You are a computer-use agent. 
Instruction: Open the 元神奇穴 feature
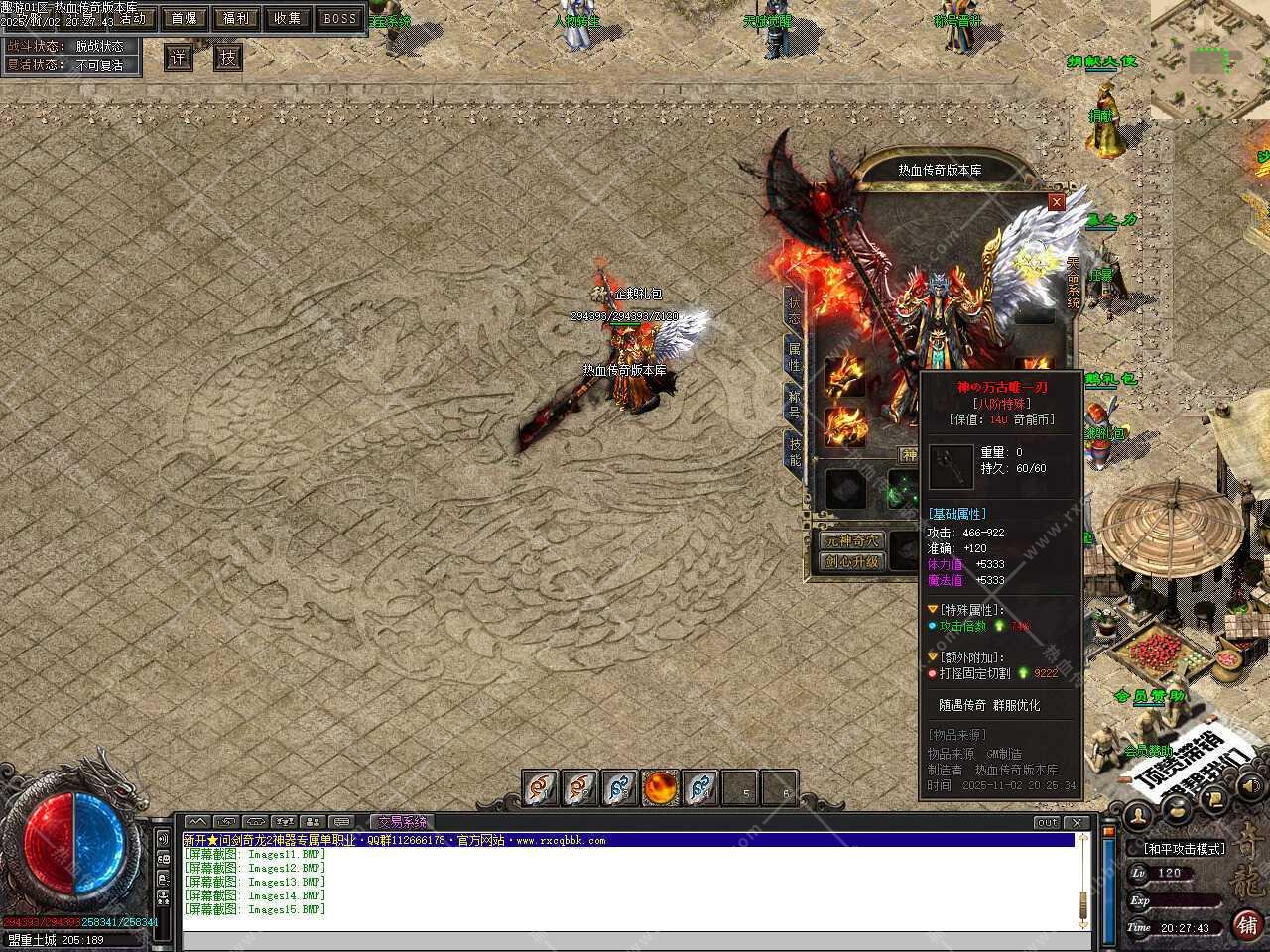point(852,541)
